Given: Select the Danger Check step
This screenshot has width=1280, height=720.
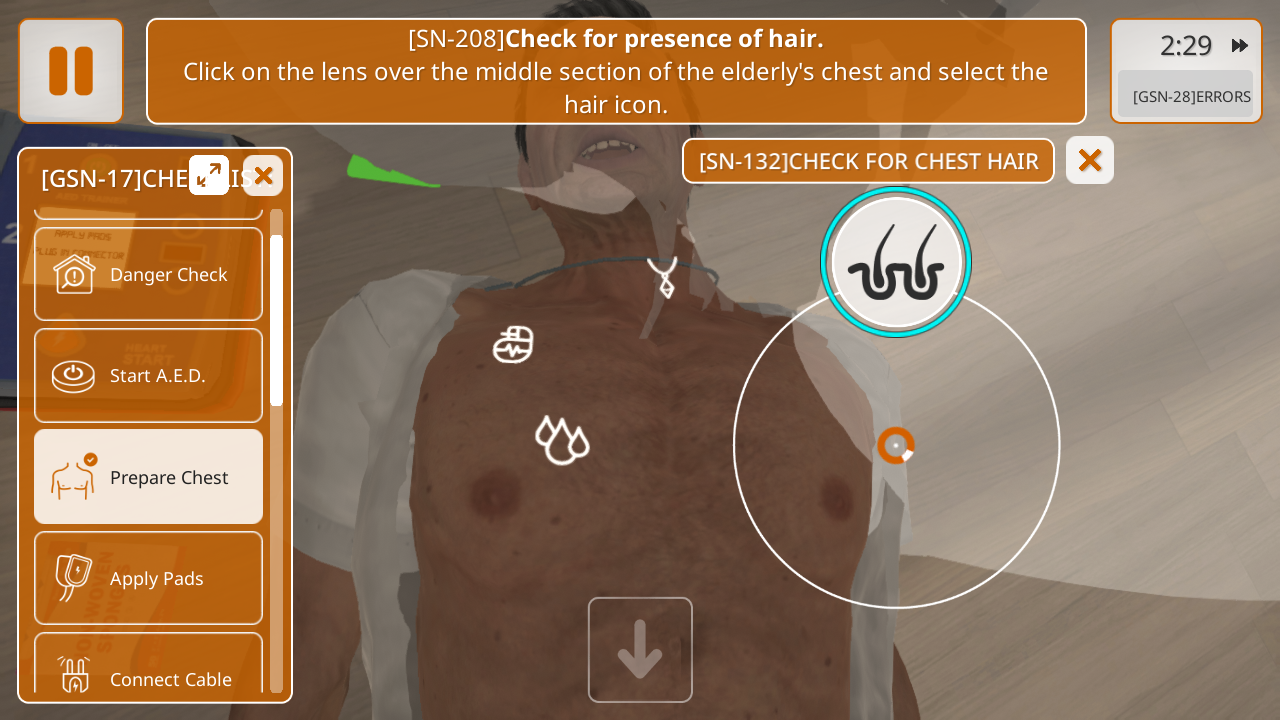Looking at the screenshot, I should coord(148,274).
